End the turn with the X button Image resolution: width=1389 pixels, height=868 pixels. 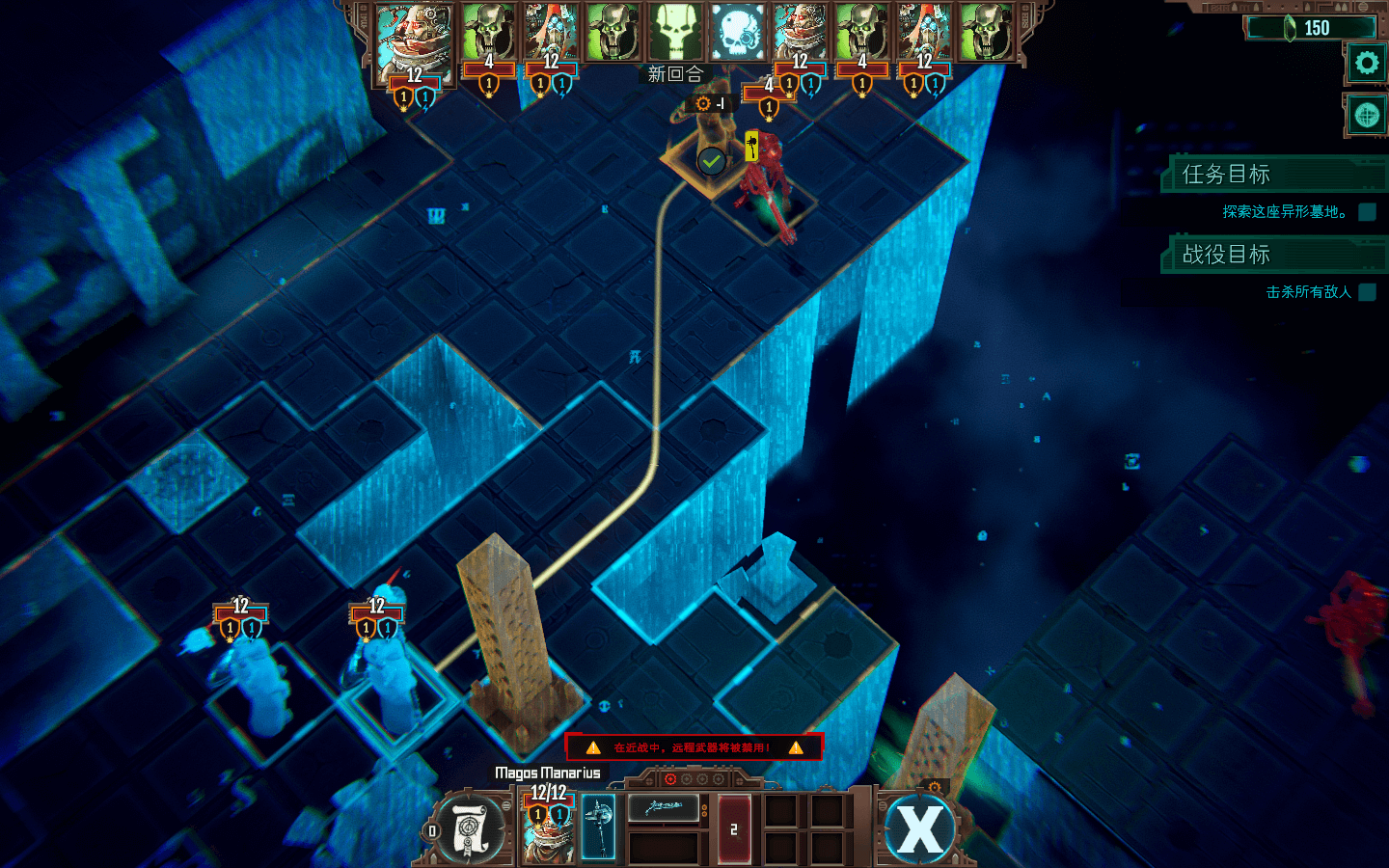point(919,828)
